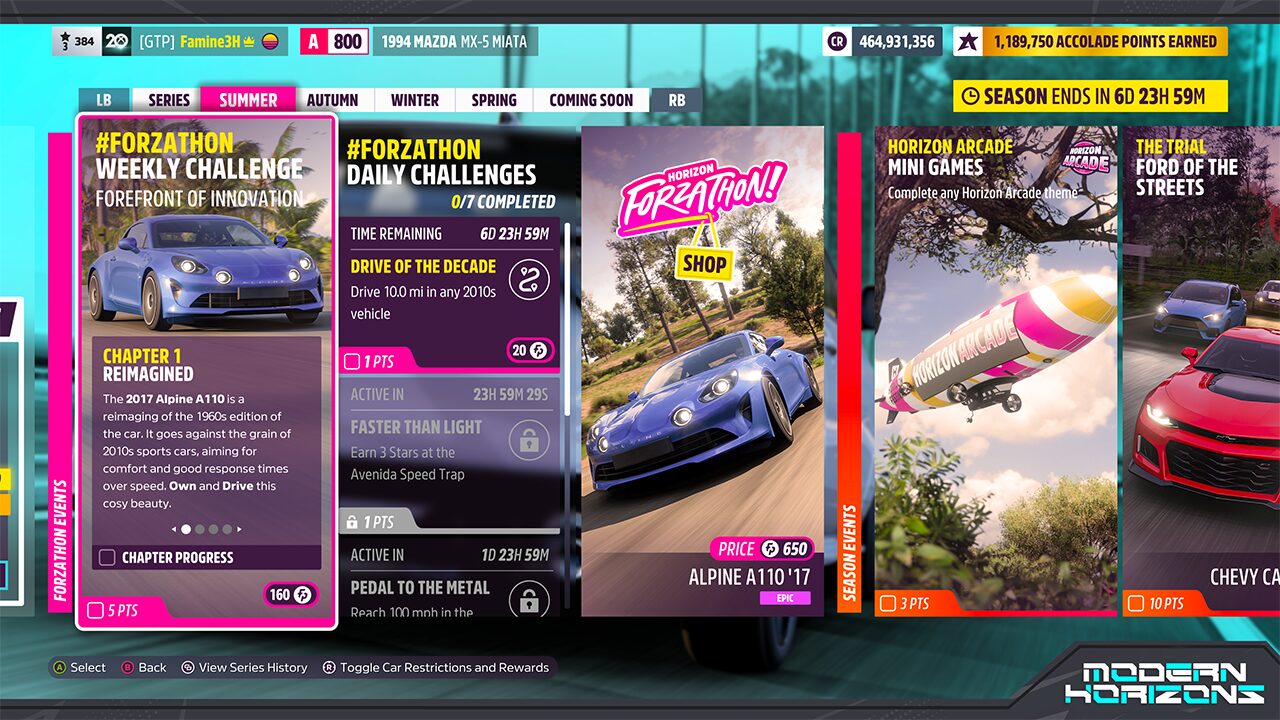Open the Forzathon Weekly Challenge card
Image resolution: width=1280 pixels, height=720 pixels.
[207, 370]
